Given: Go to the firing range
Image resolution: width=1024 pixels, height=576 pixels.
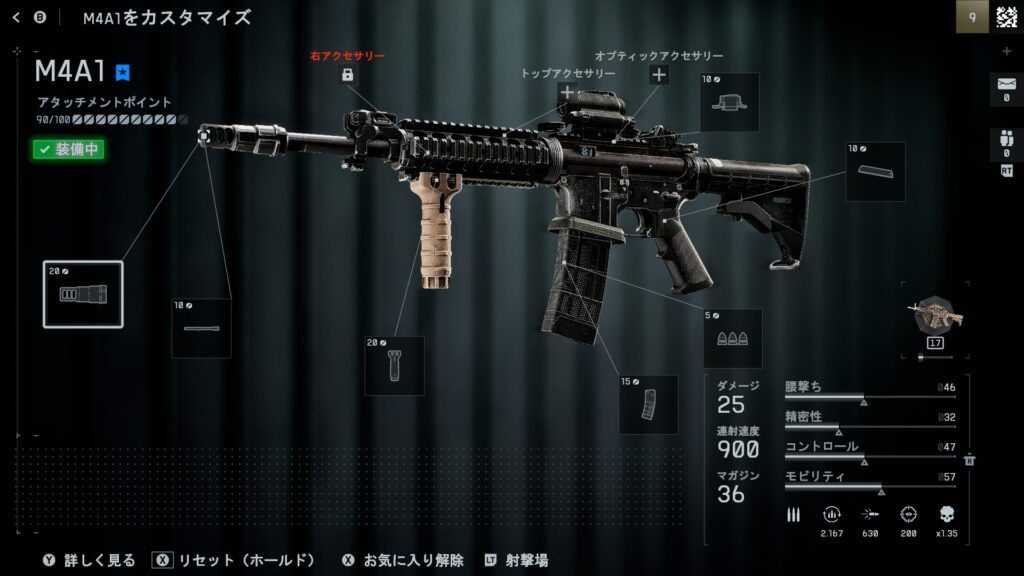Looking at the screenshot, I should pyautogui.click(x=516, y=560).
